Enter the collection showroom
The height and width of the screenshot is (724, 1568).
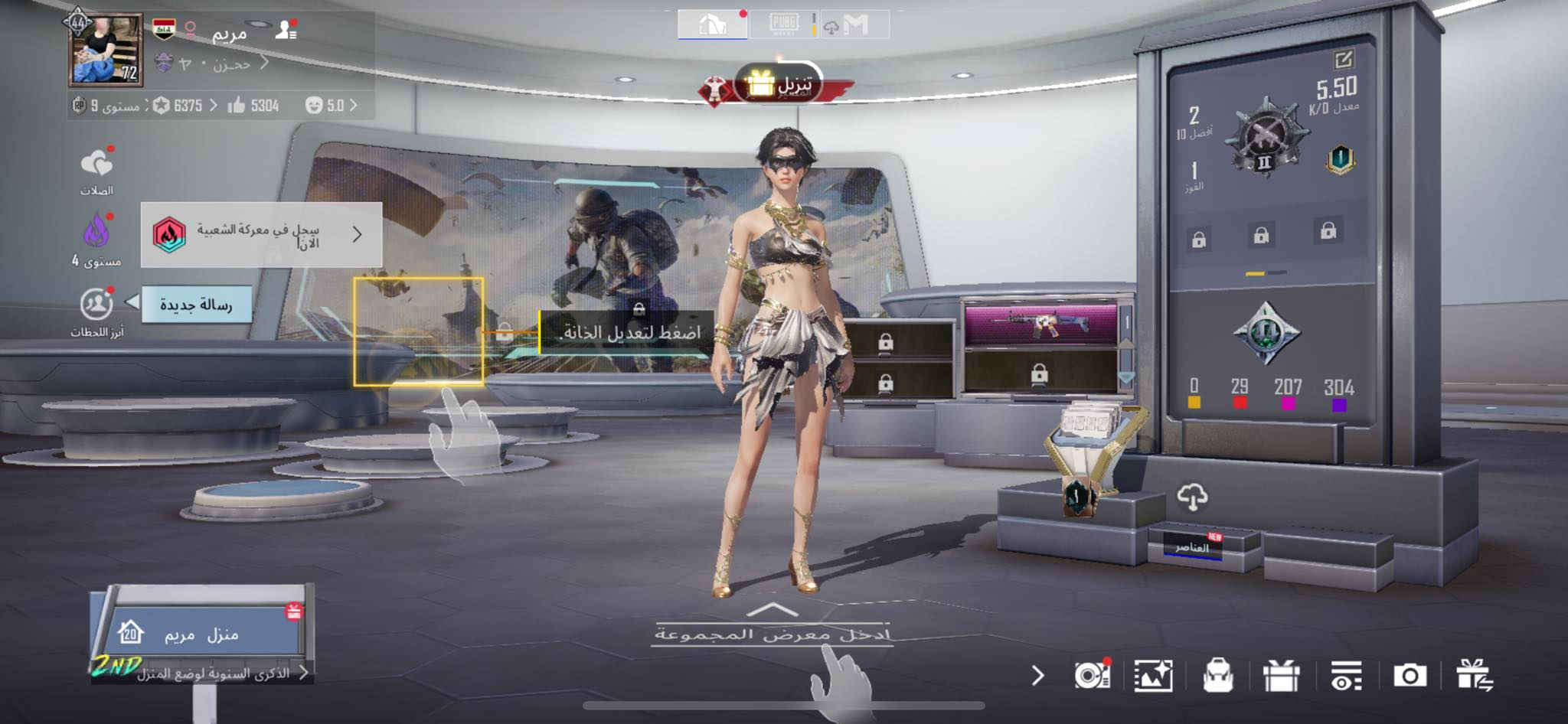click(772, 632)
